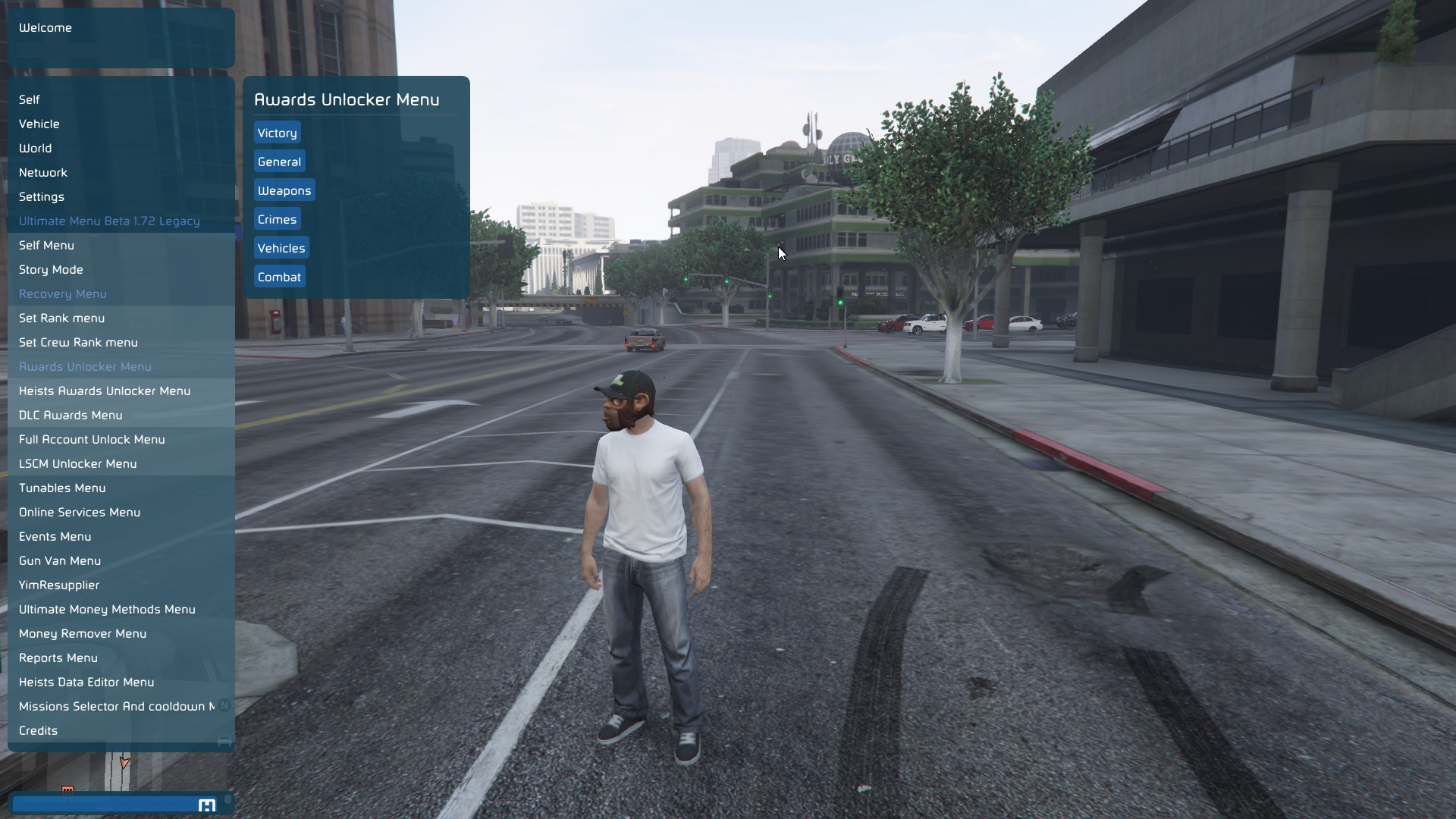The width and height of the screenshot is (1456, 819).
Task: Open the Victory awards category
Action: tap(277, 133)
